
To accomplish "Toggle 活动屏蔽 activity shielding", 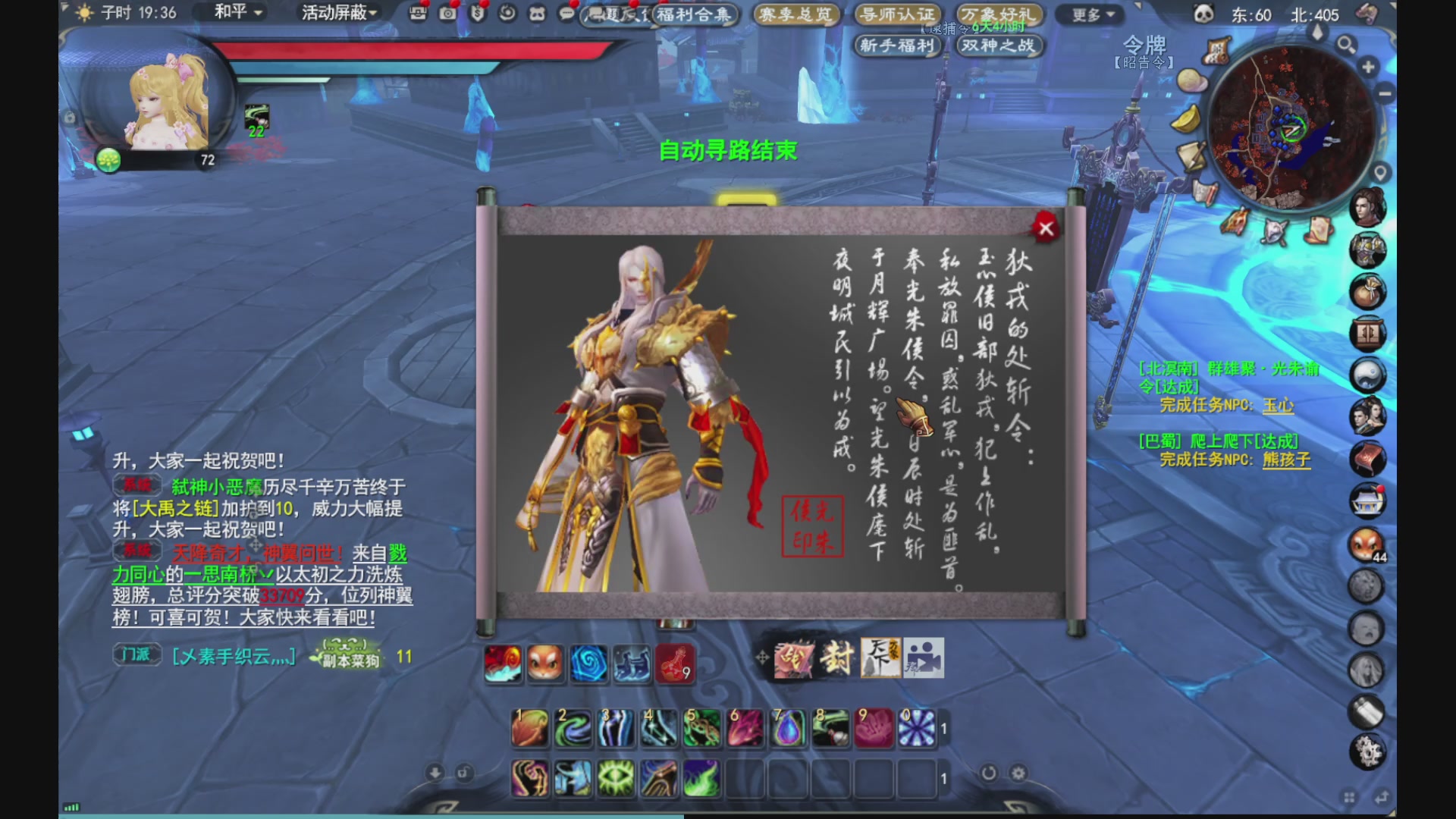I will 337,11.
